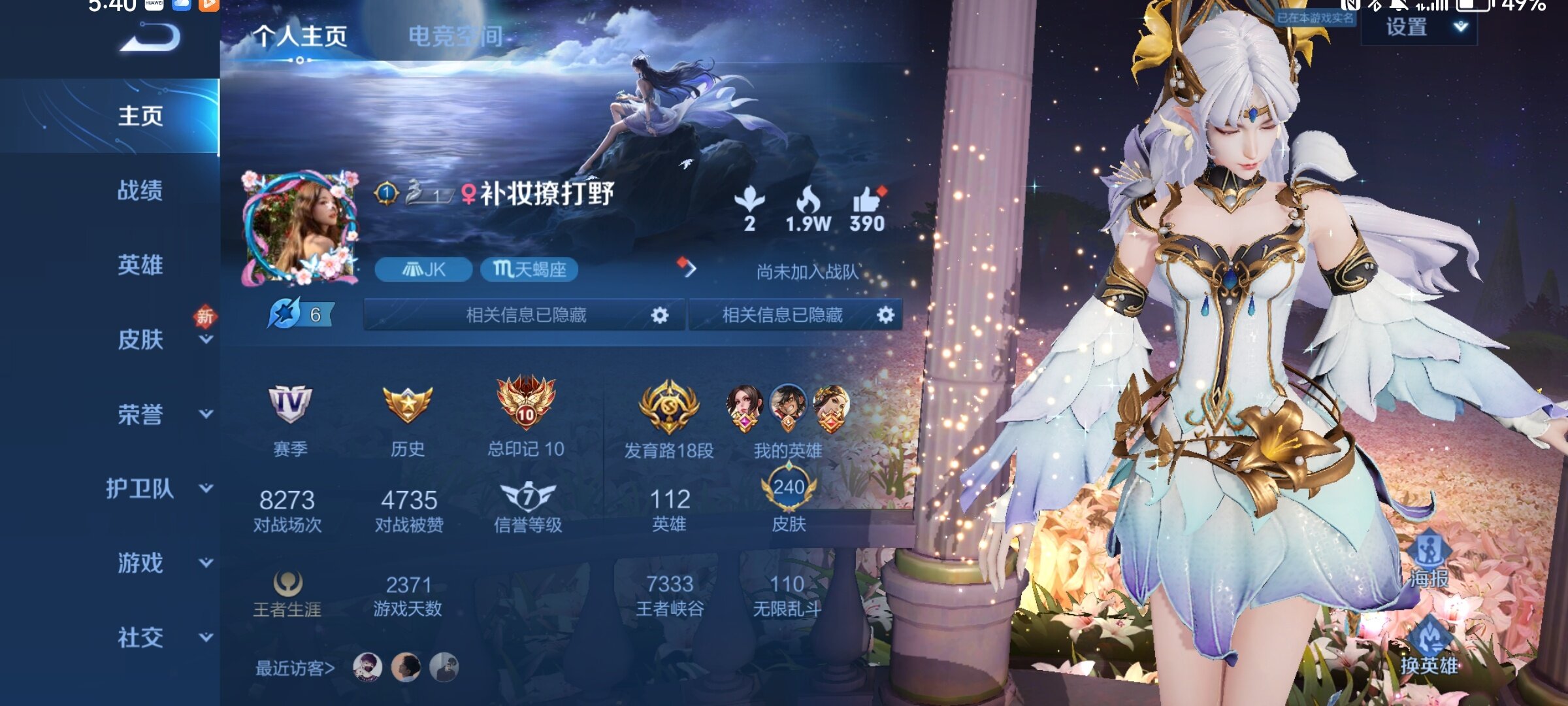View the 最近访客 visitor list

pyautogui.click(x=295, y=668)
